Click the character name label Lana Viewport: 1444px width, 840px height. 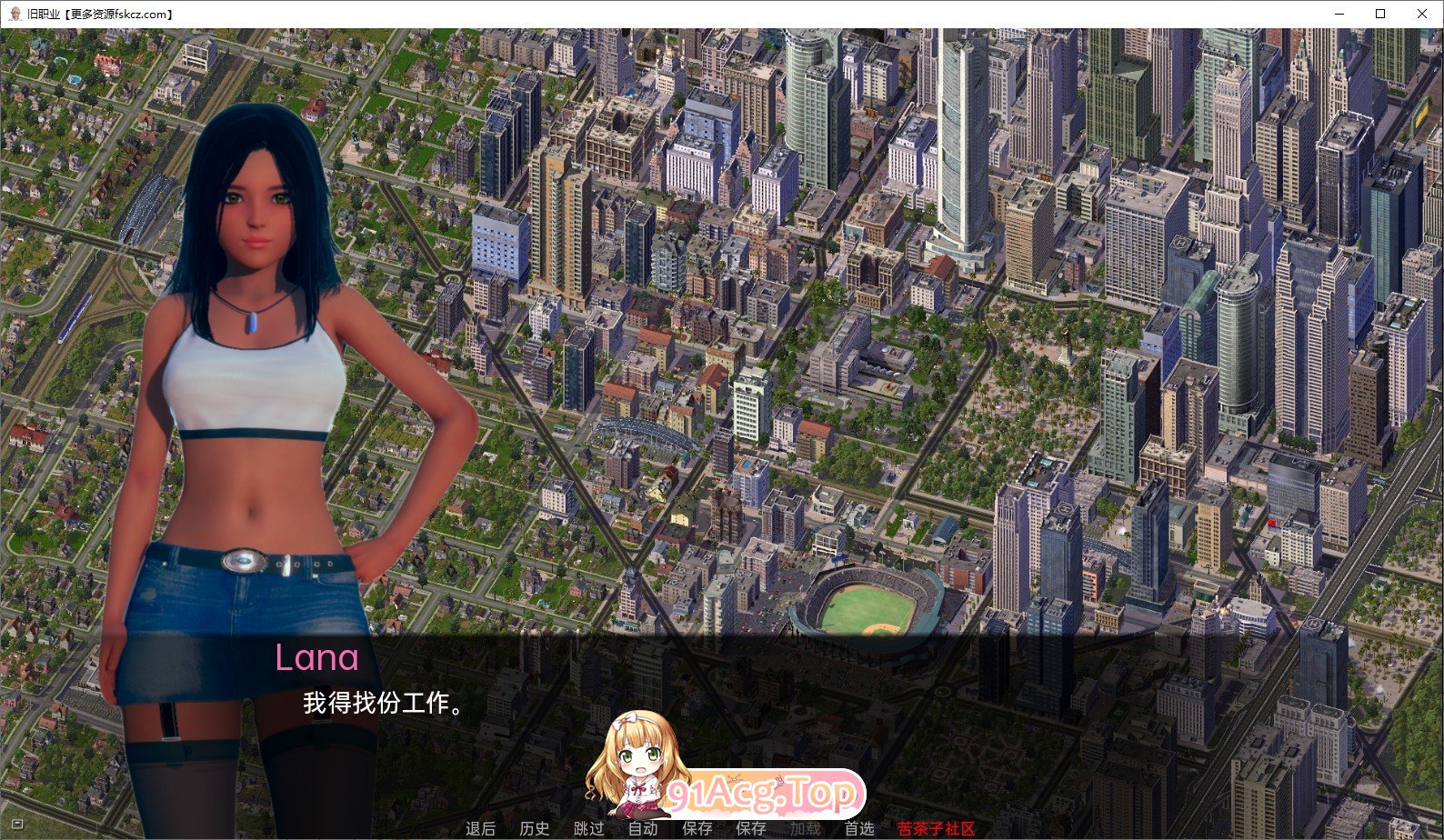[317, 658]
